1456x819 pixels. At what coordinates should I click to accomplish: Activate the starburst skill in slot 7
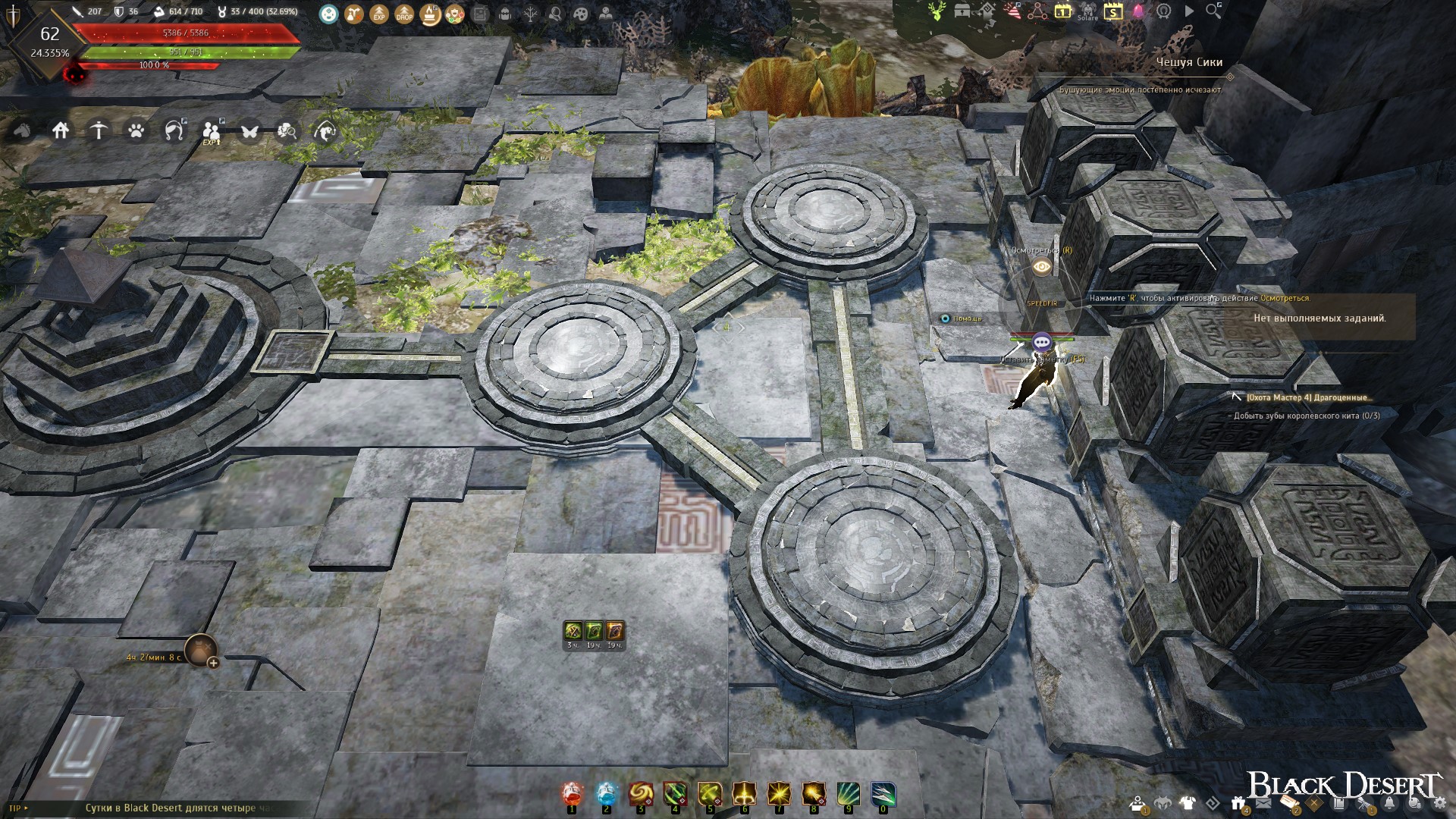click(779, 794)
